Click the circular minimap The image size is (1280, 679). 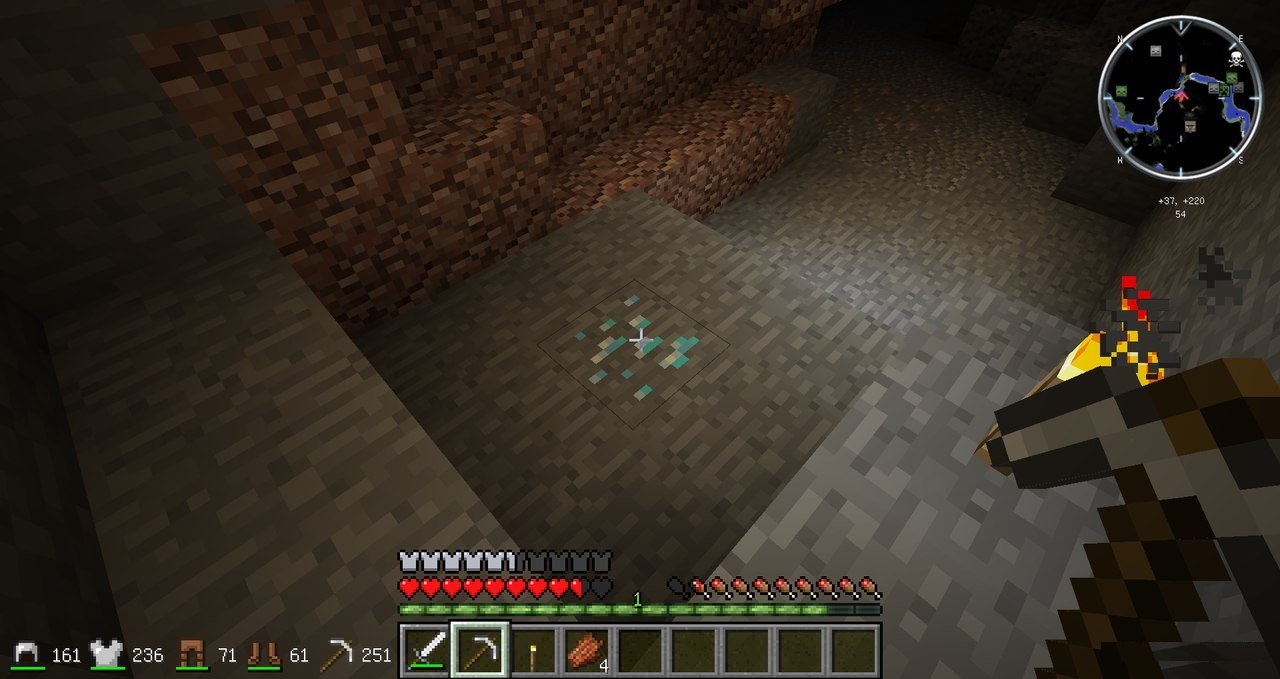(x=1178, y=97)
